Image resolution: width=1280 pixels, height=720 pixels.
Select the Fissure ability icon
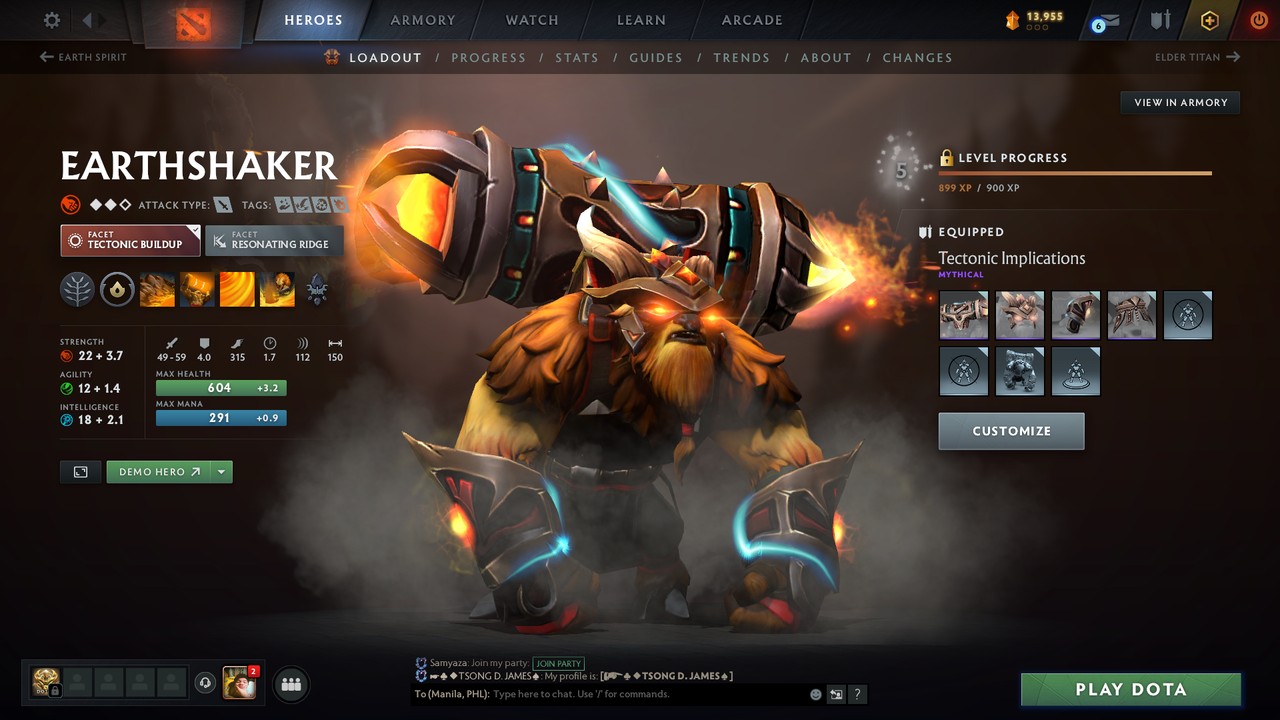point(156,289)
